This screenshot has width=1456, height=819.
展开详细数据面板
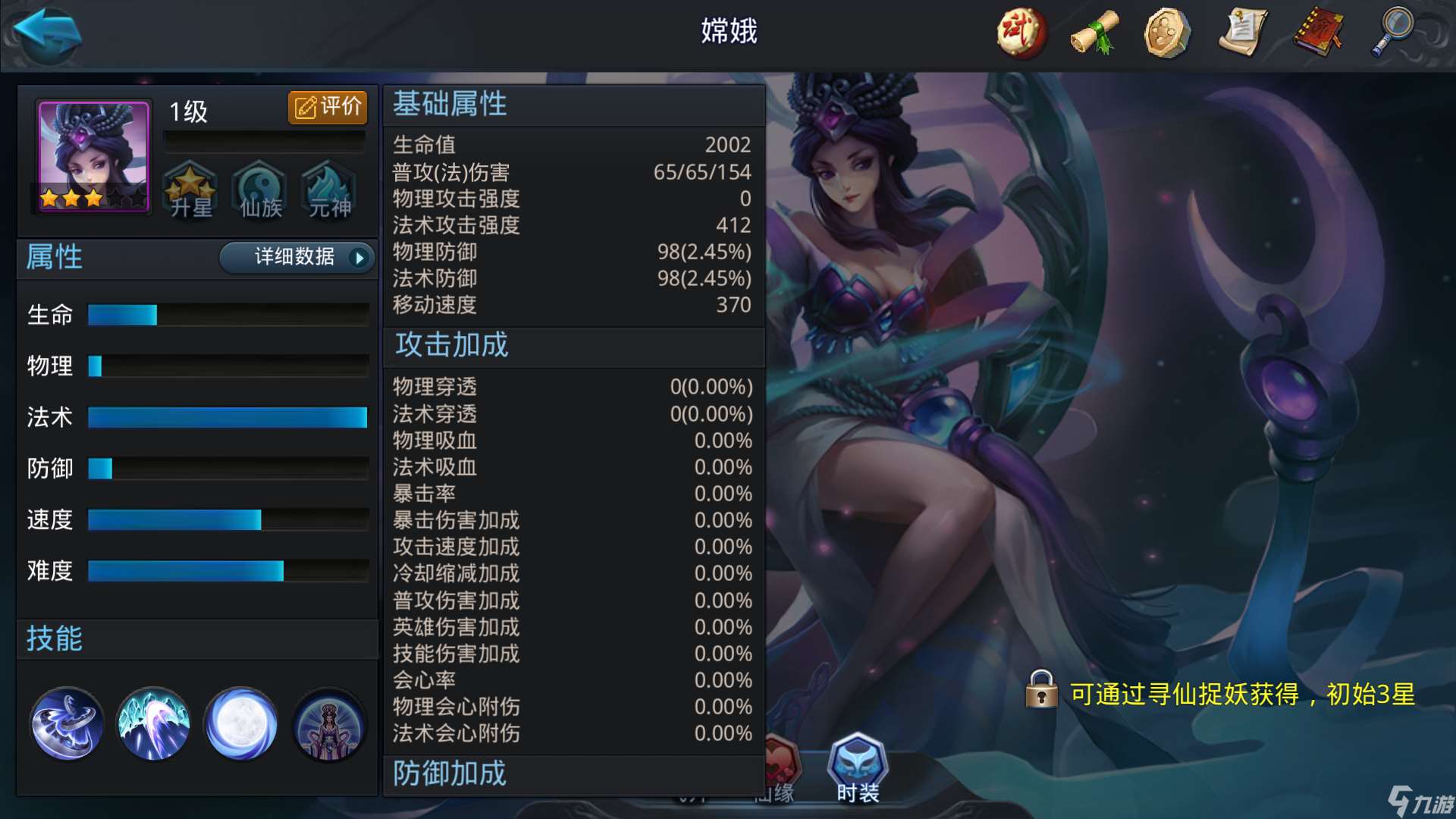(296, 258)
